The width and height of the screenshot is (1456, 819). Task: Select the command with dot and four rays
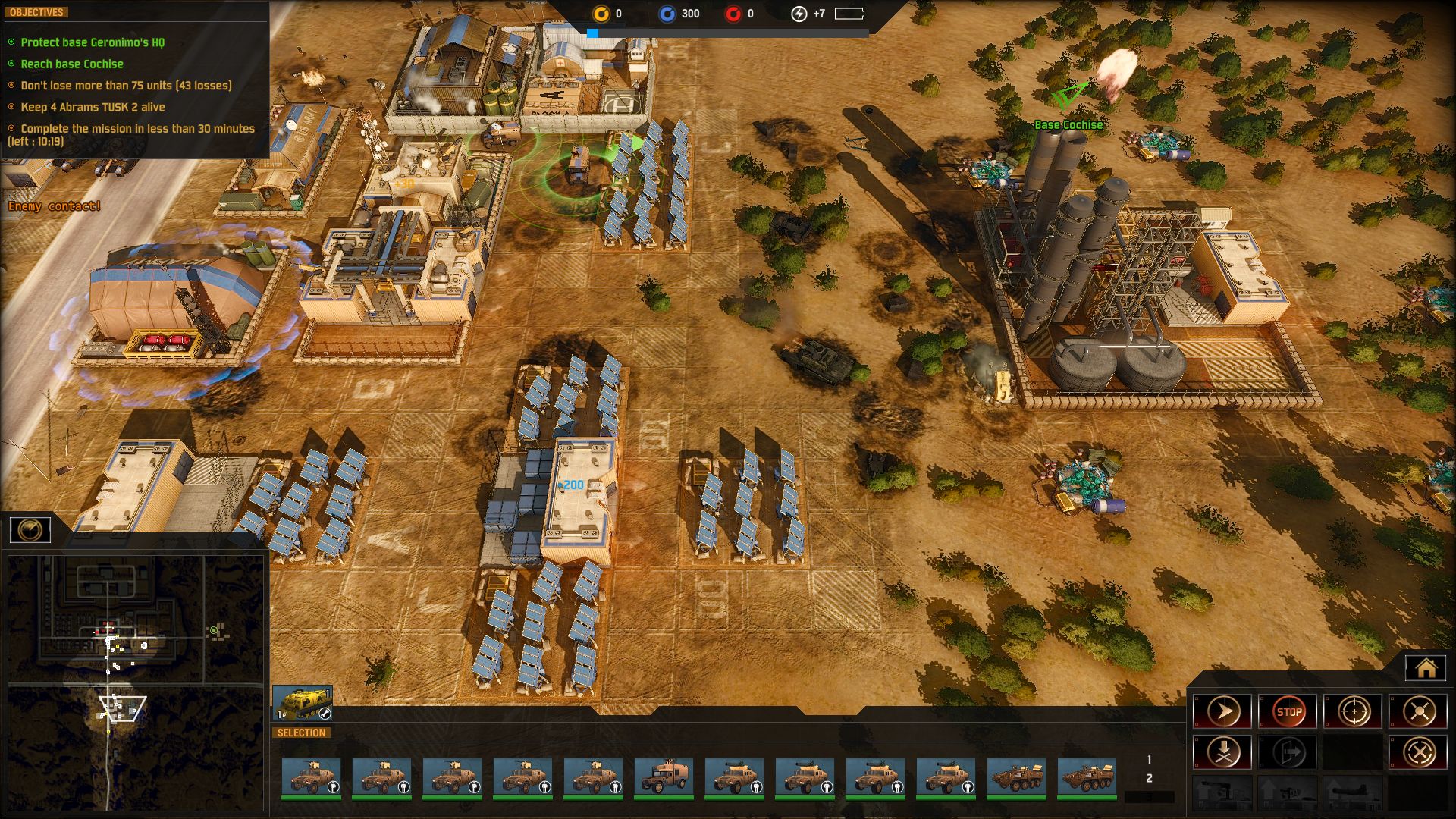1418,711
